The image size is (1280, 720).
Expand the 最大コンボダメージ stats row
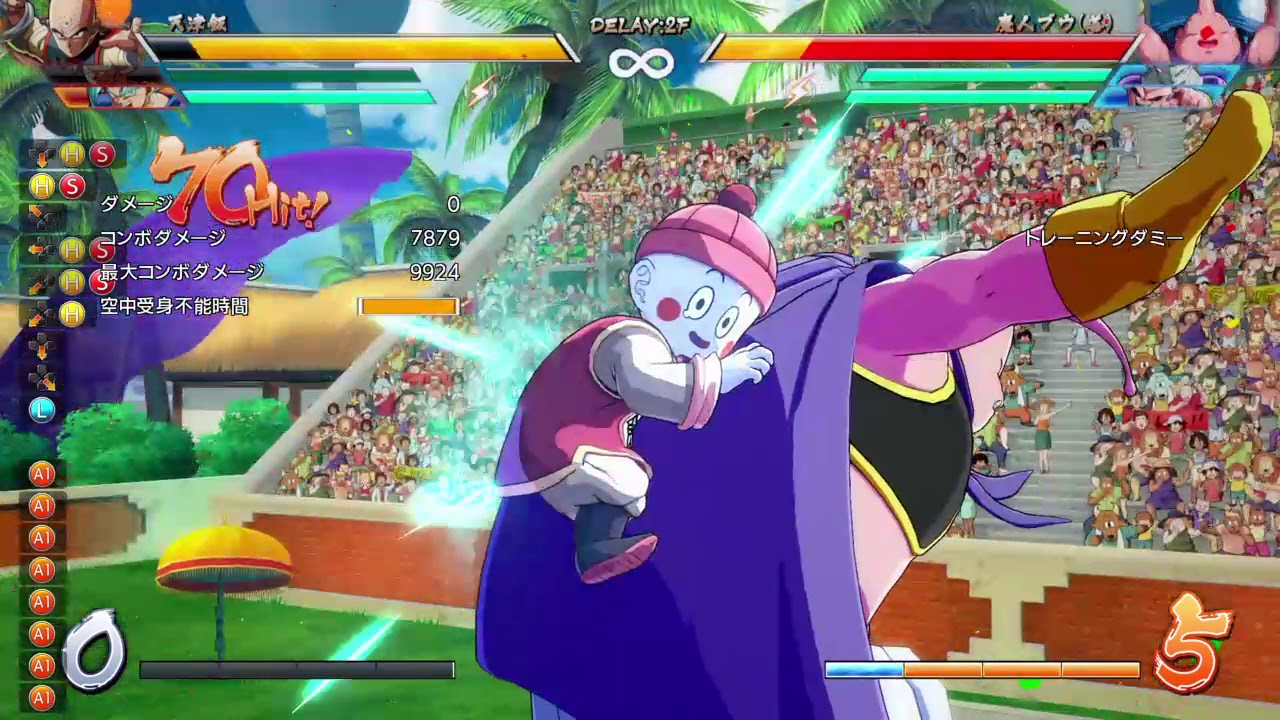pos(180,271)
